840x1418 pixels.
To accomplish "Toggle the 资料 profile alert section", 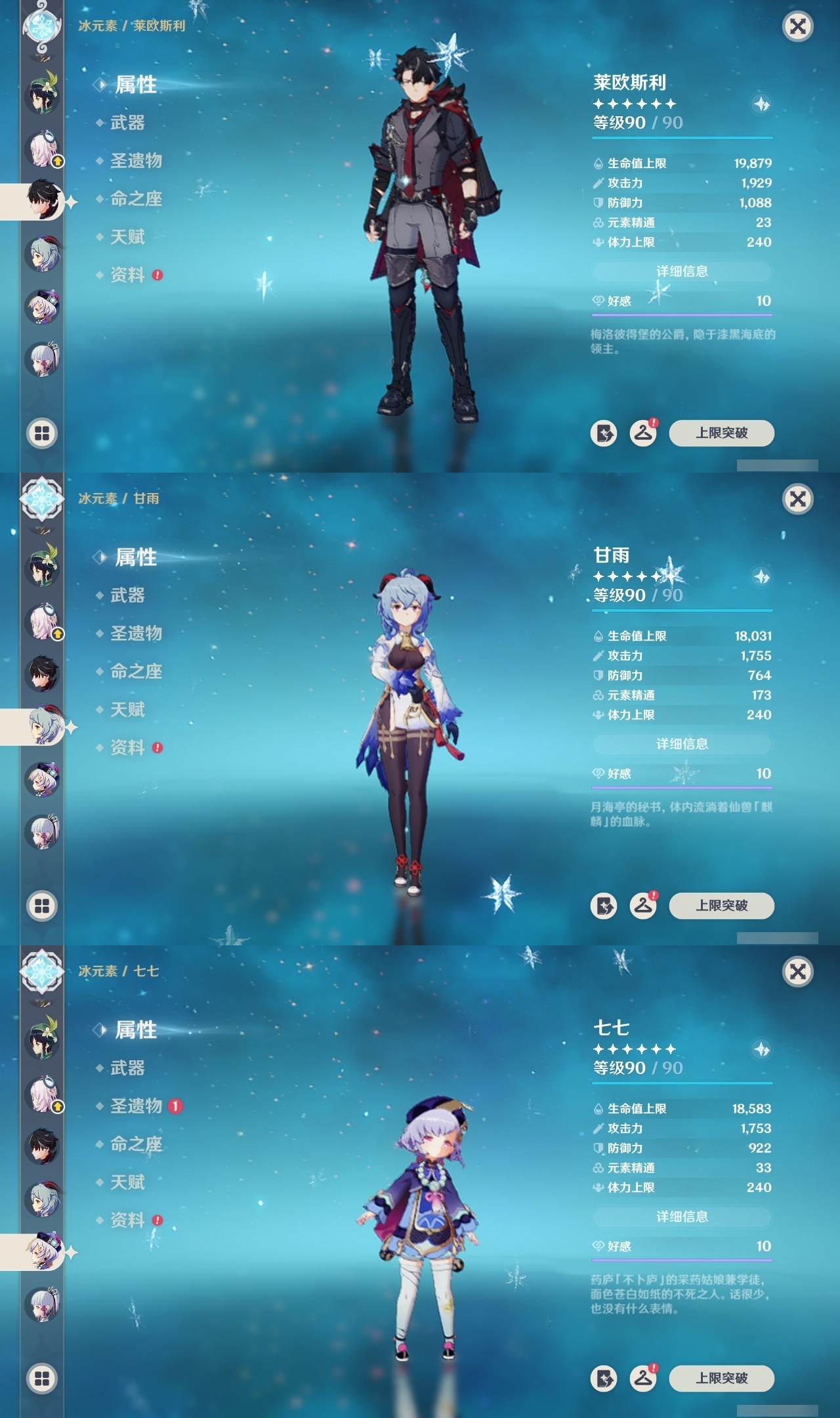I will click(x=128, y=274).
